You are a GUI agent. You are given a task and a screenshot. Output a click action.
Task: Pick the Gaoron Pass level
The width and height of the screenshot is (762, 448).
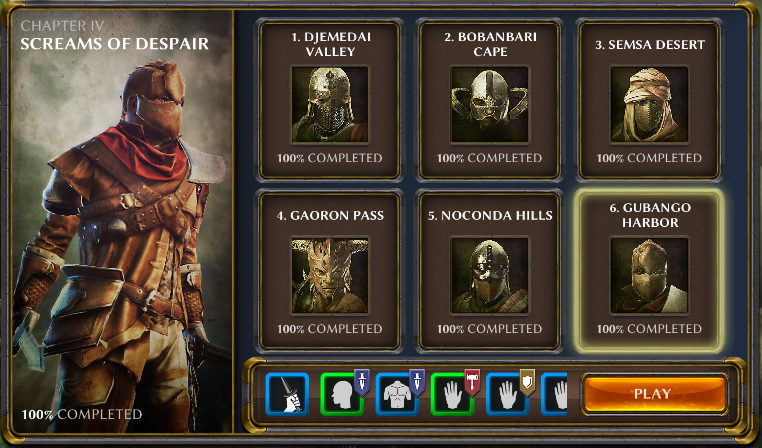point(330,266)
